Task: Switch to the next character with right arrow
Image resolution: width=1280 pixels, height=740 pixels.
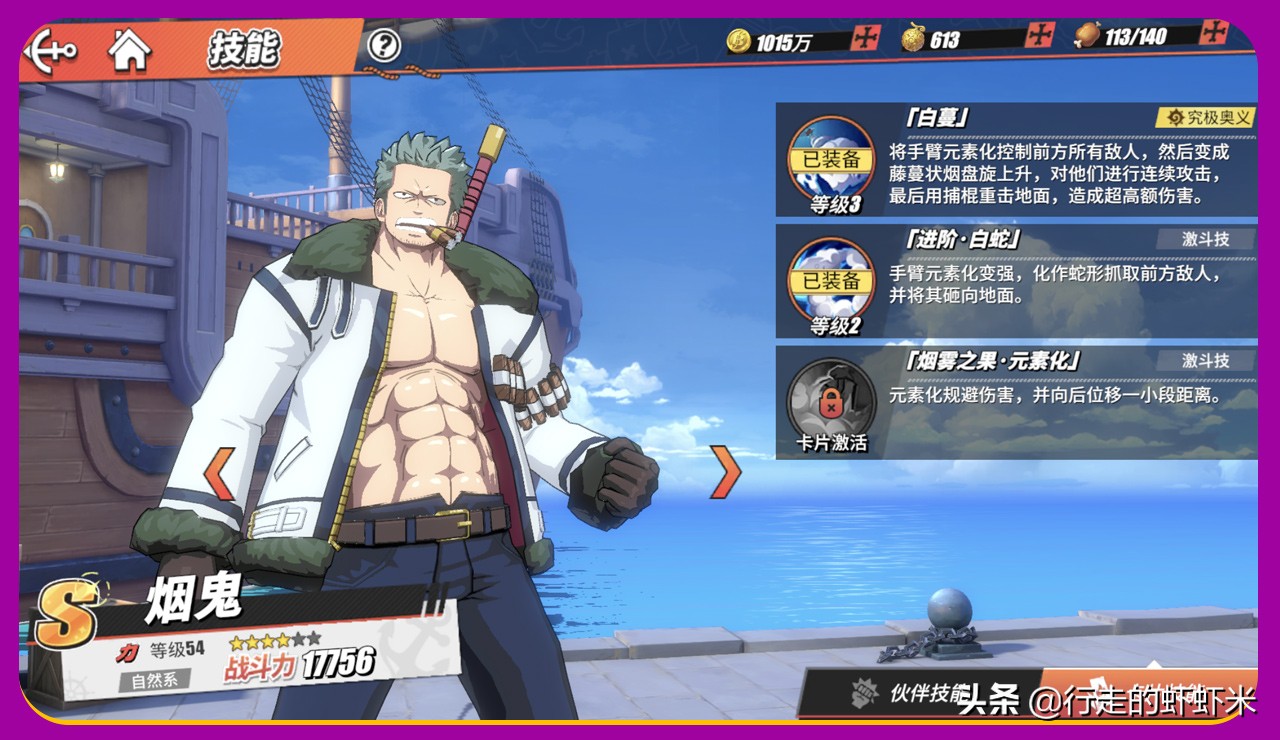Action: tap(726, 472)
